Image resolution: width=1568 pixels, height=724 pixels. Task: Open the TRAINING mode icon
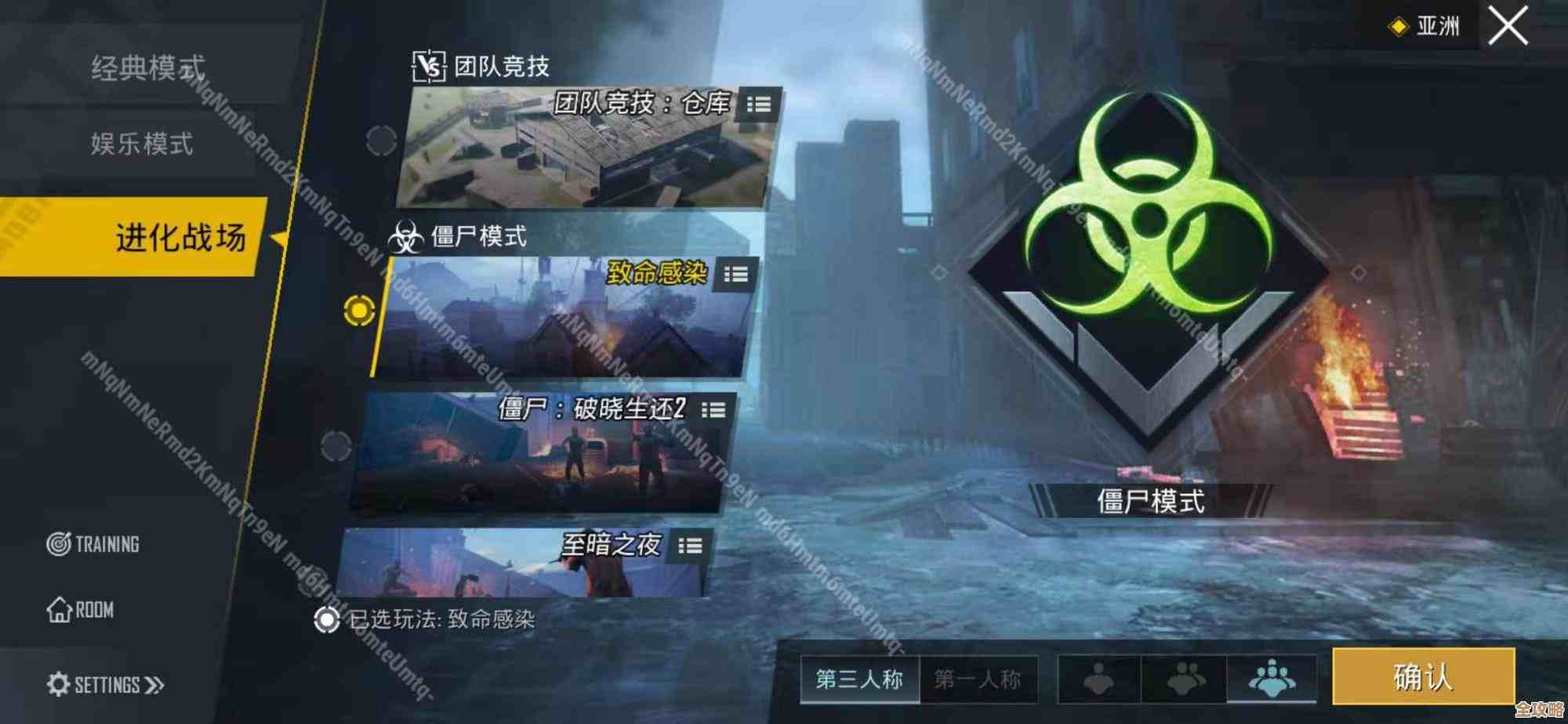point(59,544)
